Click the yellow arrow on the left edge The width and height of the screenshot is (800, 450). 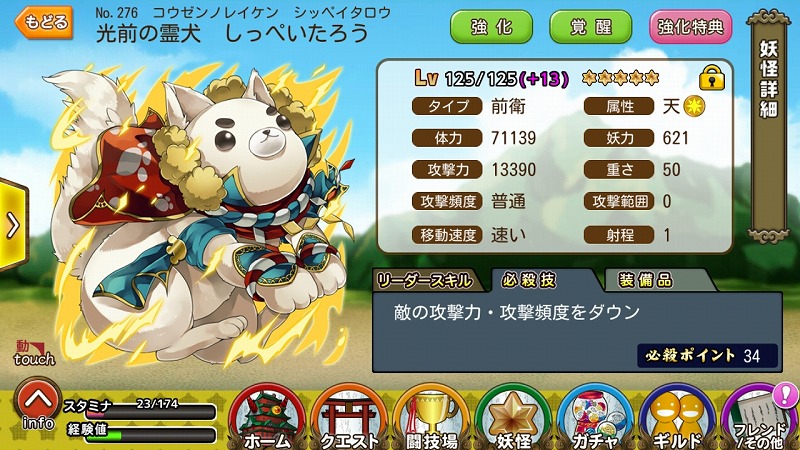coord(12,225)
